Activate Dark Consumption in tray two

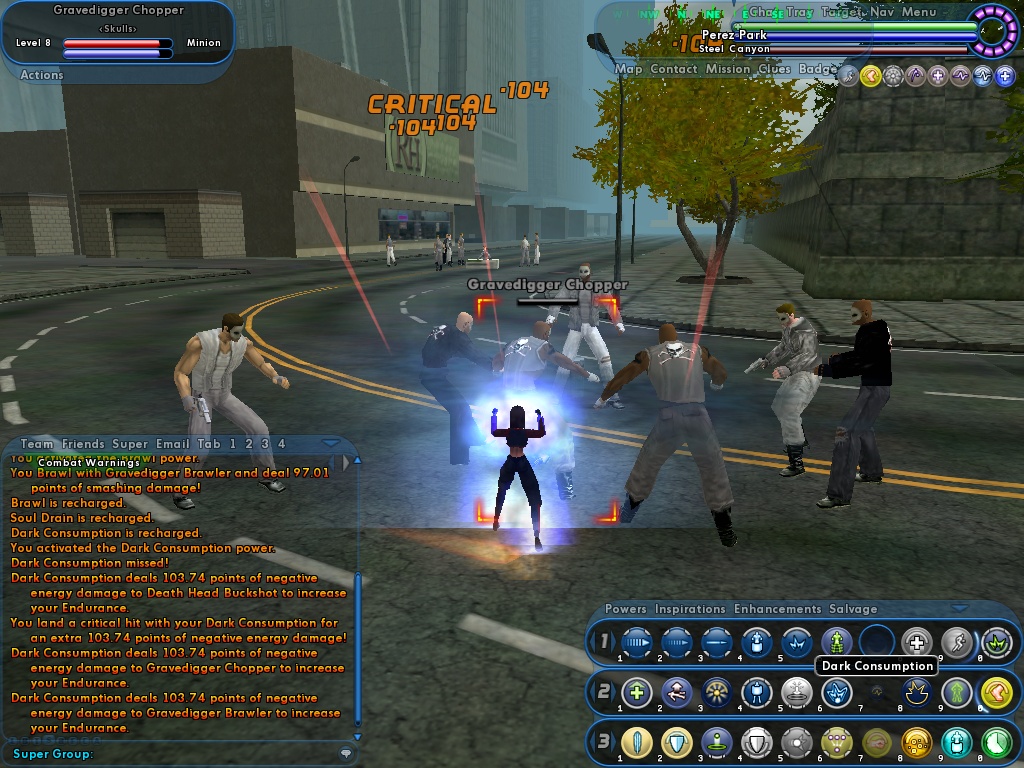click(836, 691)
